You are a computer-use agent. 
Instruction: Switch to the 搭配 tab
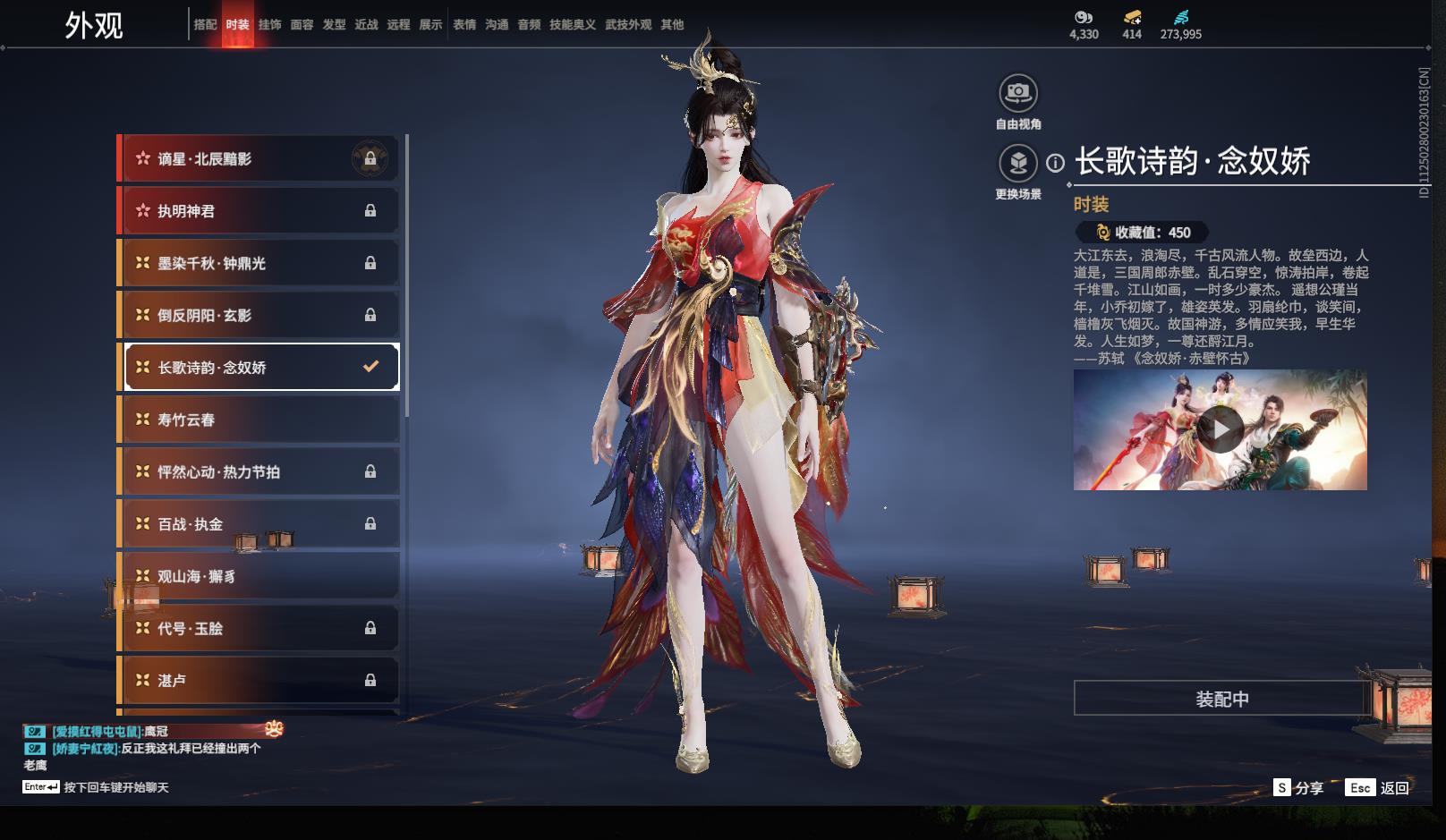(205, 25)
